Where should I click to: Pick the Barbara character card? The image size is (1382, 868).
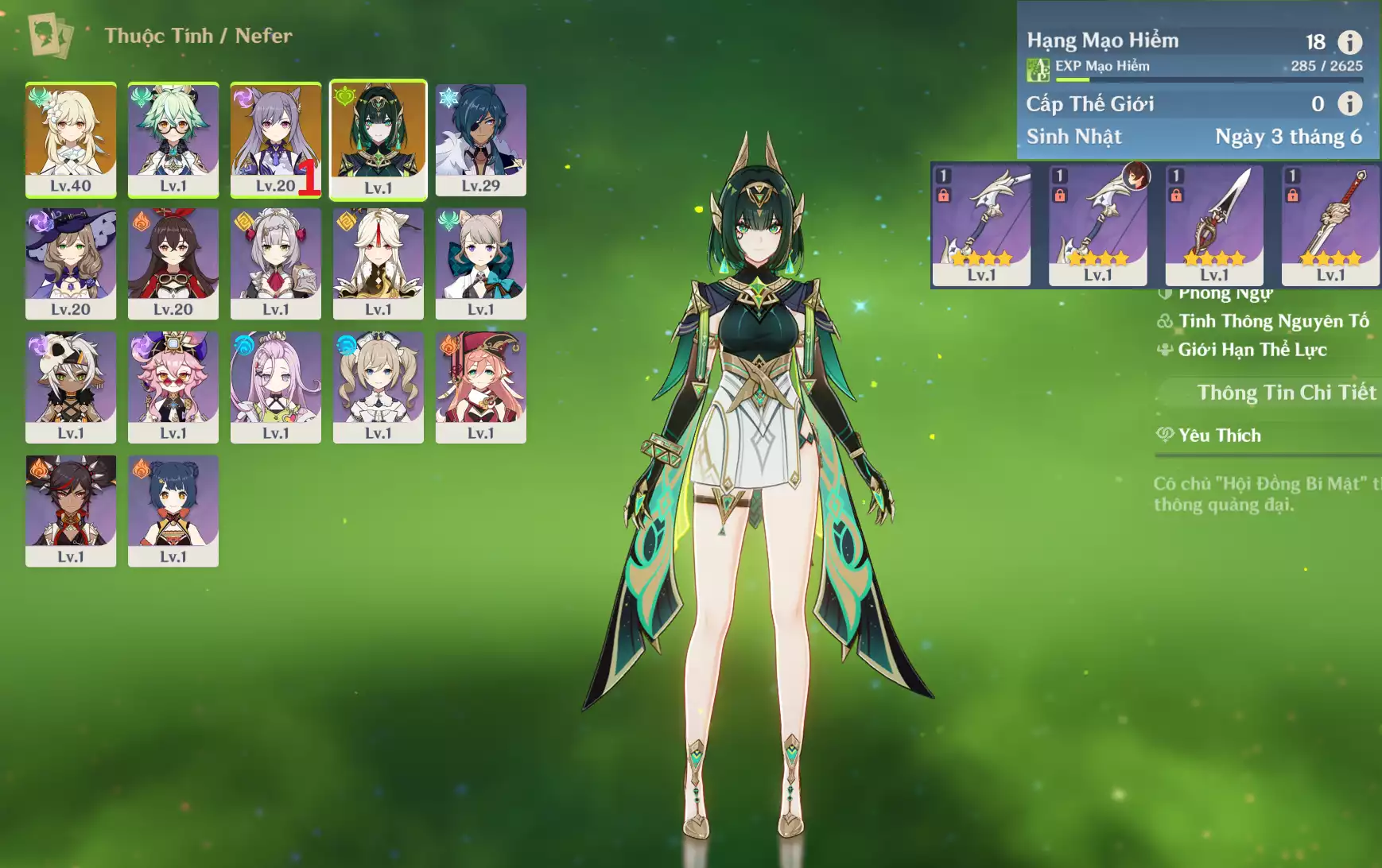pos(378,387)
